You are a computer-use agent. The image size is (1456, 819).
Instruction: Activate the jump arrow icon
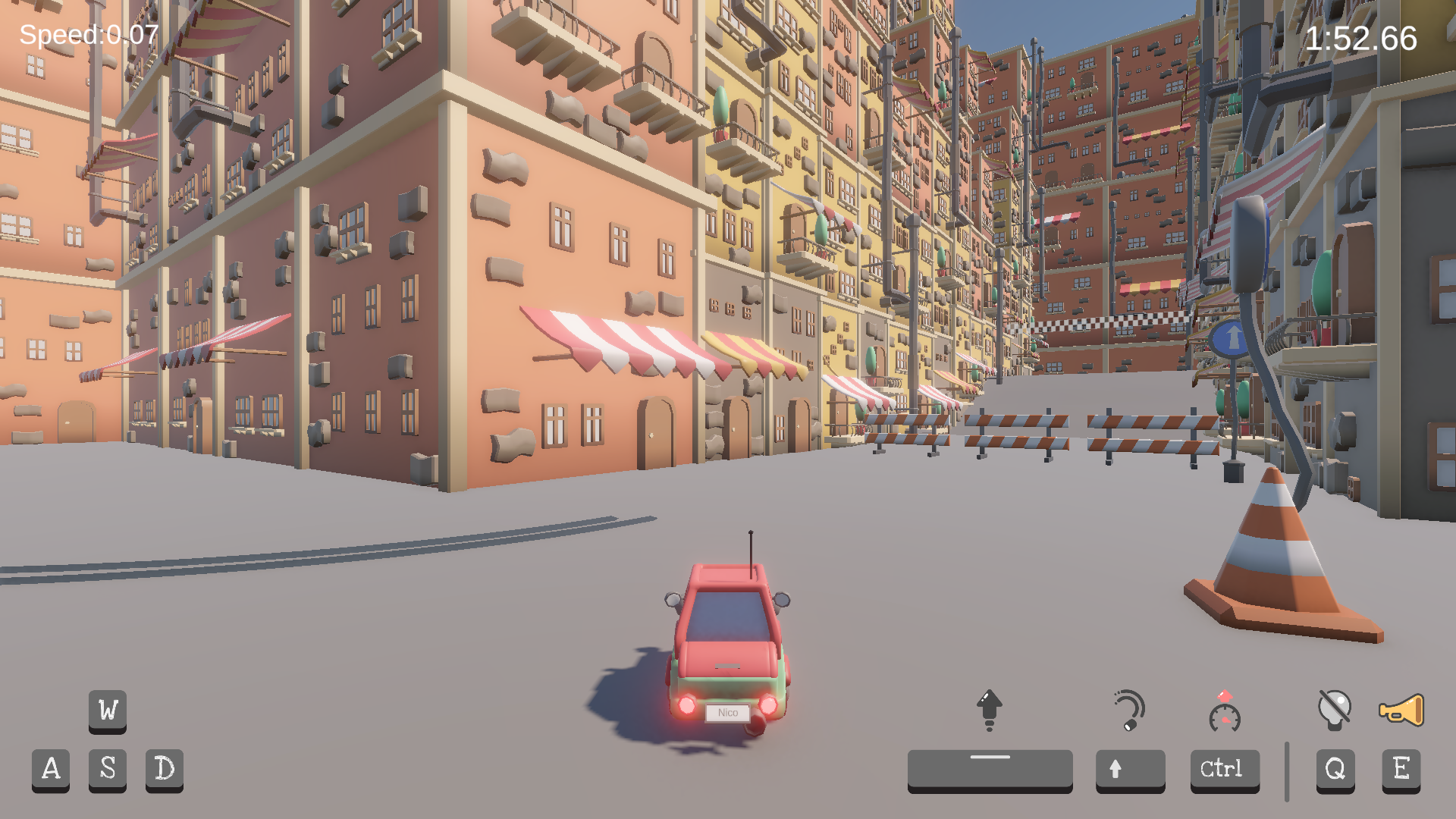coord(989,710)
